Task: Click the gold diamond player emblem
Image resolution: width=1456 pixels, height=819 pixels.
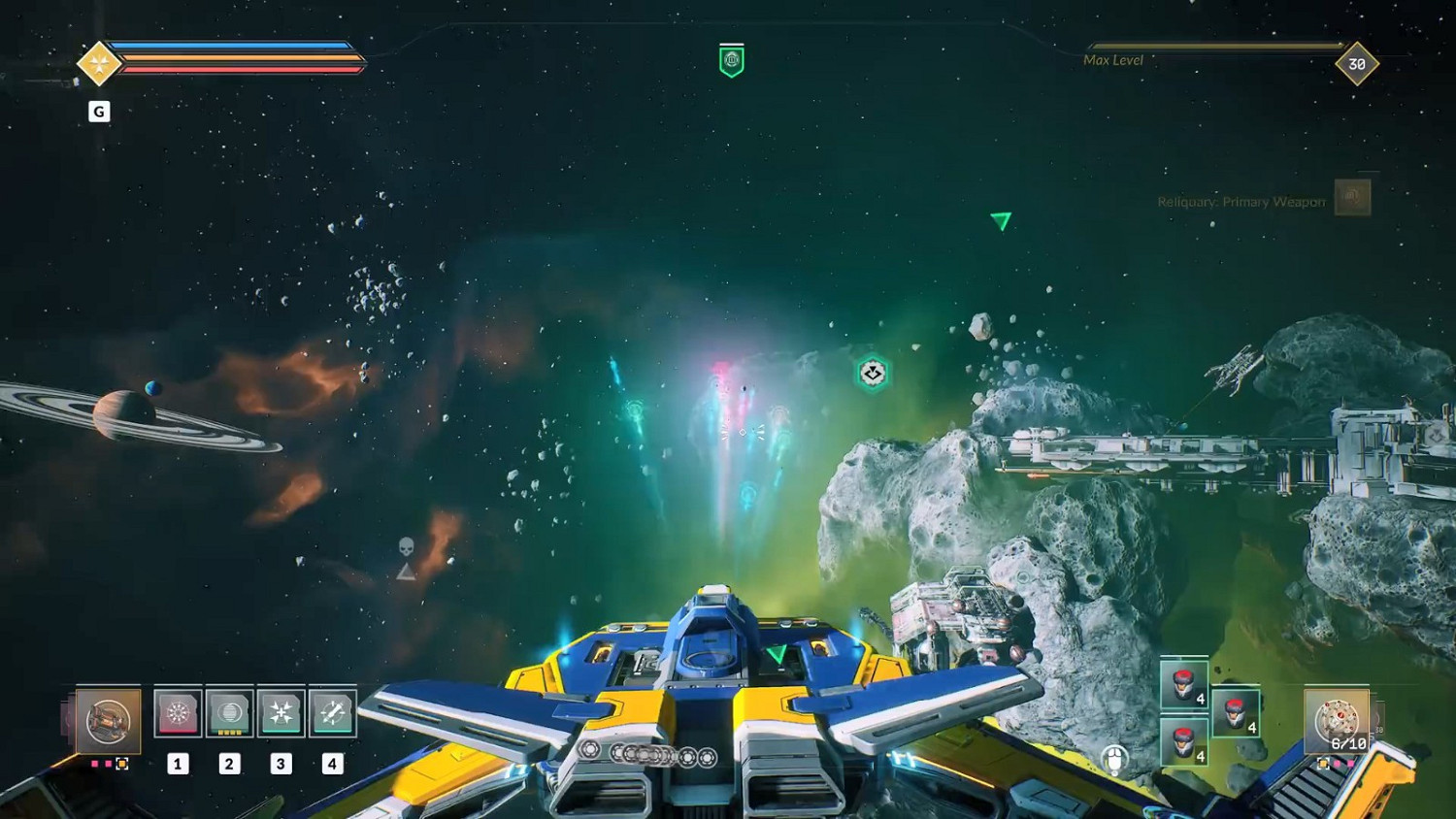Action: pyautogui.click(x=98, y=64)
